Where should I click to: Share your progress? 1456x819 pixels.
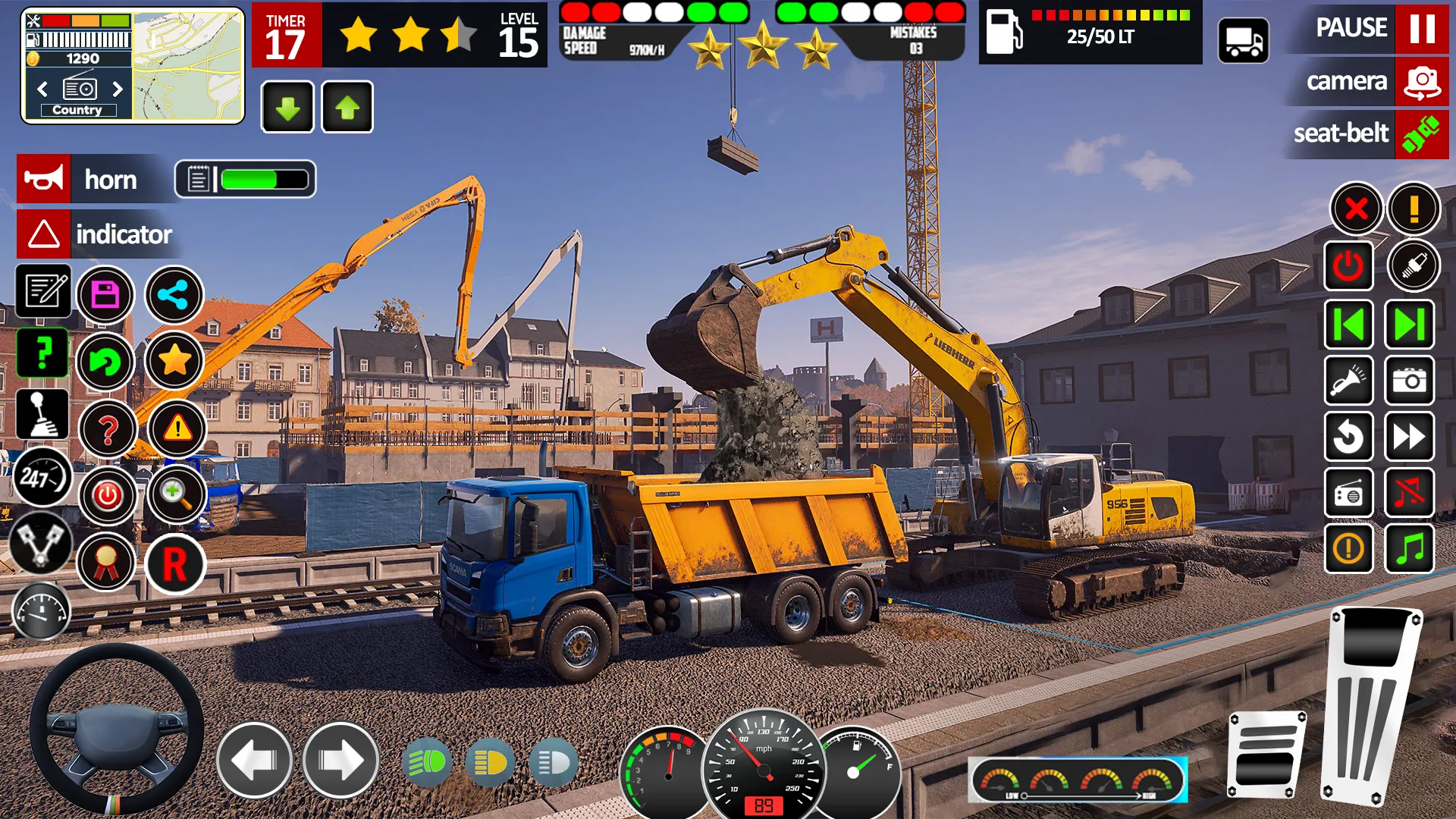(174, 295)
